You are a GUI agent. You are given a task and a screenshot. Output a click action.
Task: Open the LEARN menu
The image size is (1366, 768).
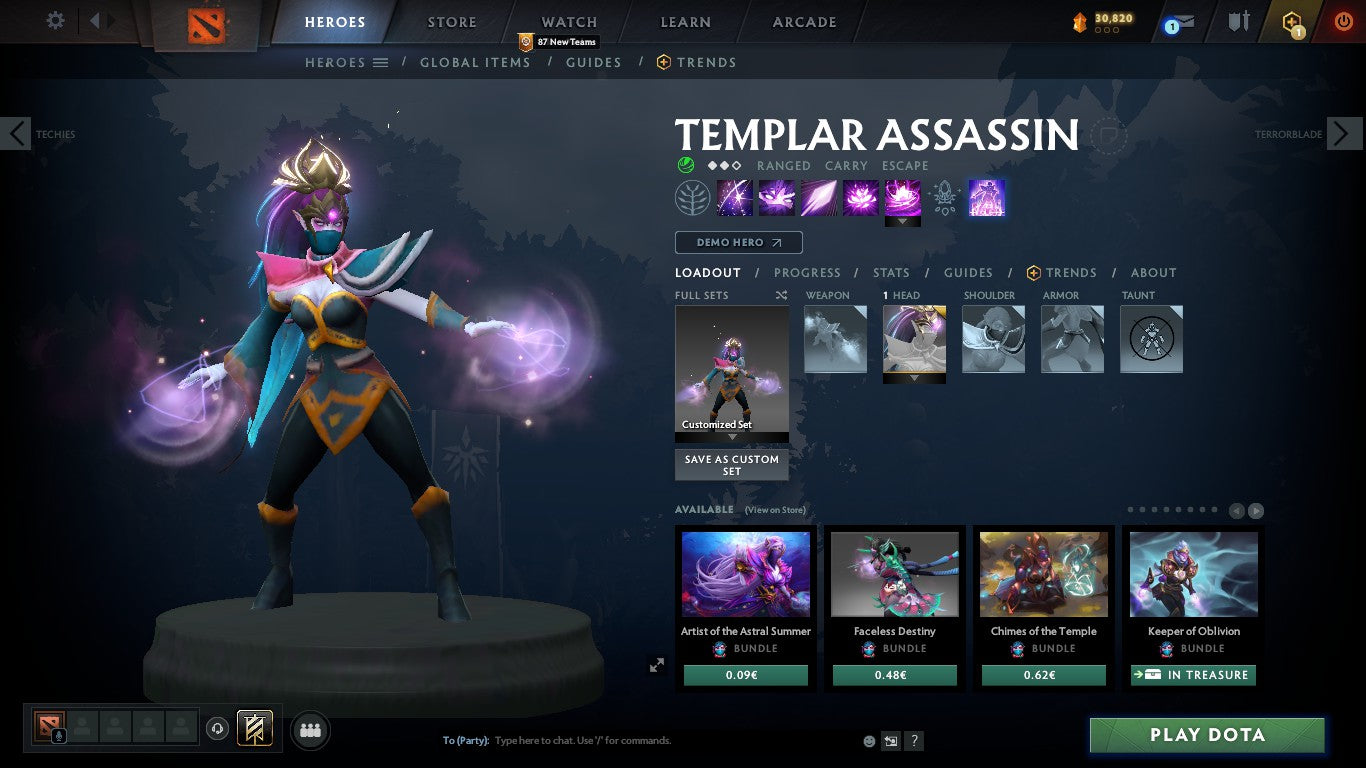click(x=685, y=22)
